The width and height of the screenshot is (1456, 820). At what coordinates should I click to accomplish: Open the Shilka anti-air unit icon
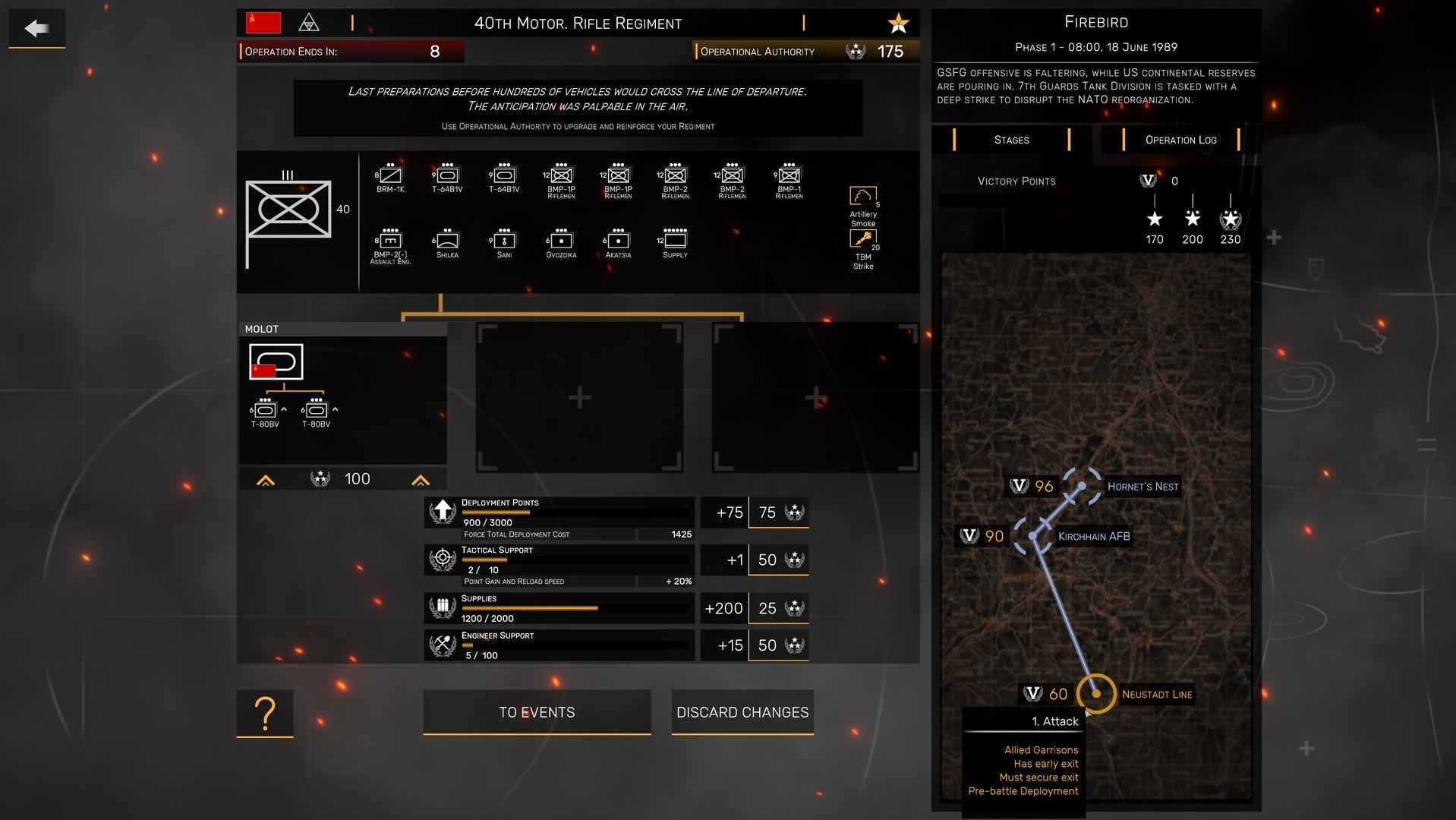pyautogui.click(x=446, y=239)
